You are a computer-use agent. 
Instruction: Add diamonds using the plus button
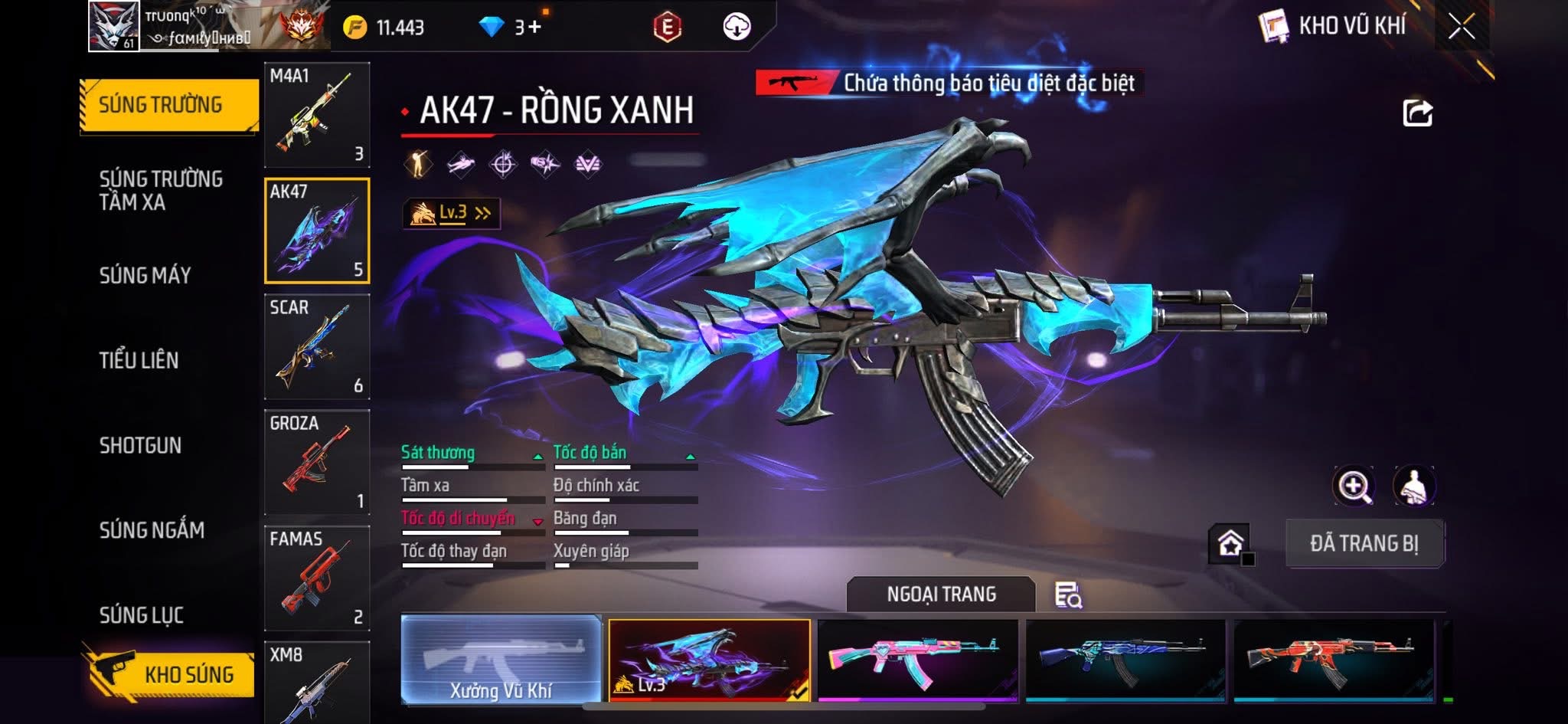pos(534,28)
